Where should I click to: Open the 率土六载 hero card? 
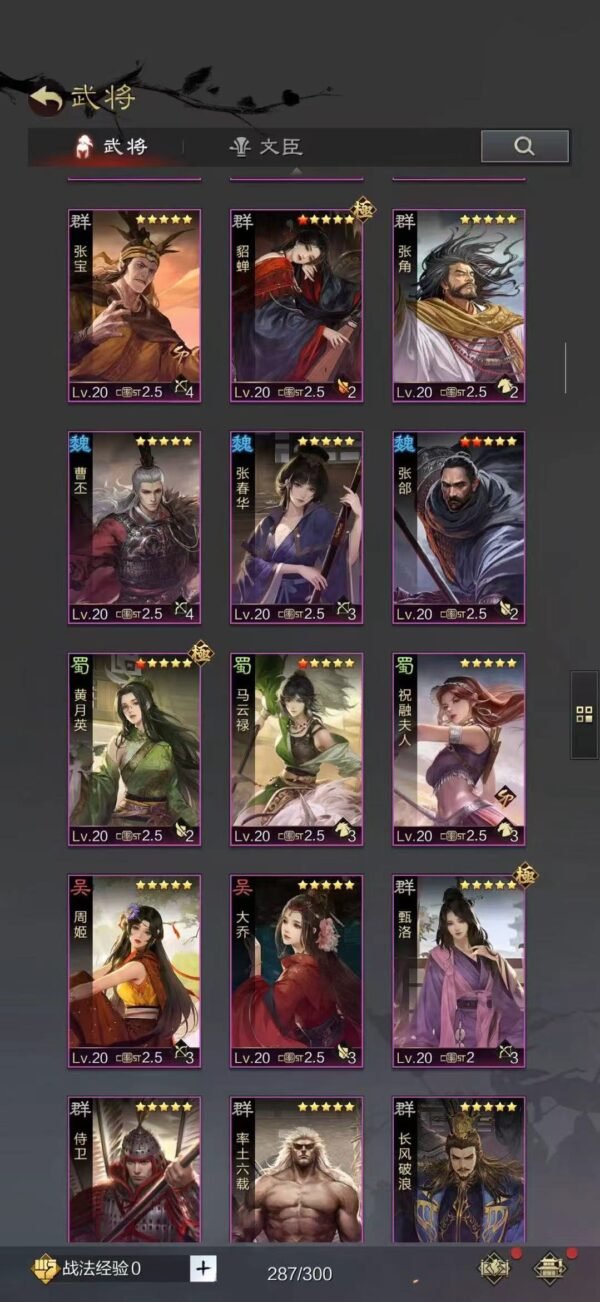tap(296, 1170)
